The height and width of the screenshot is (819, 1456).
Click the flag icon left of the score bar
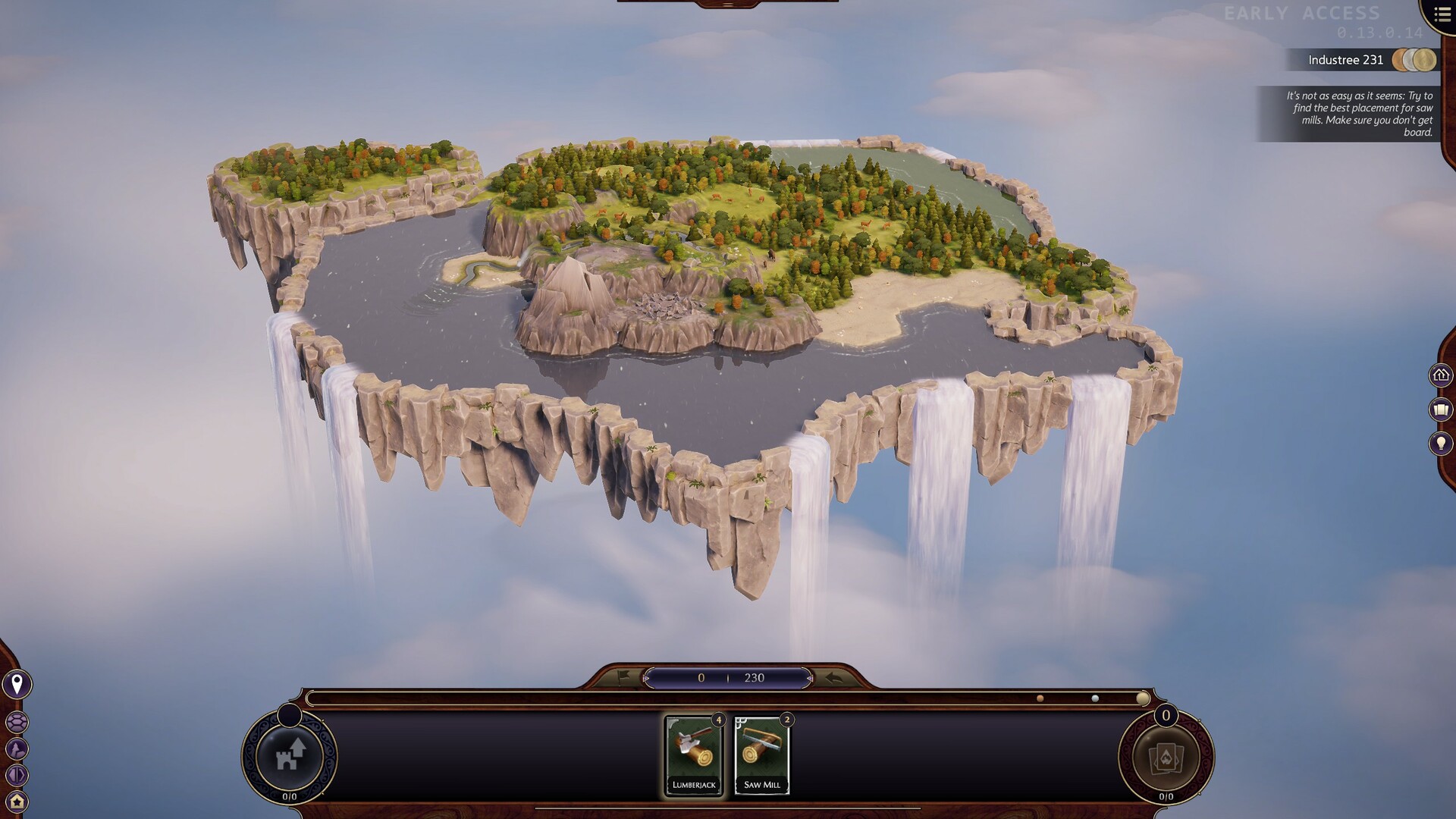[622, 676]
